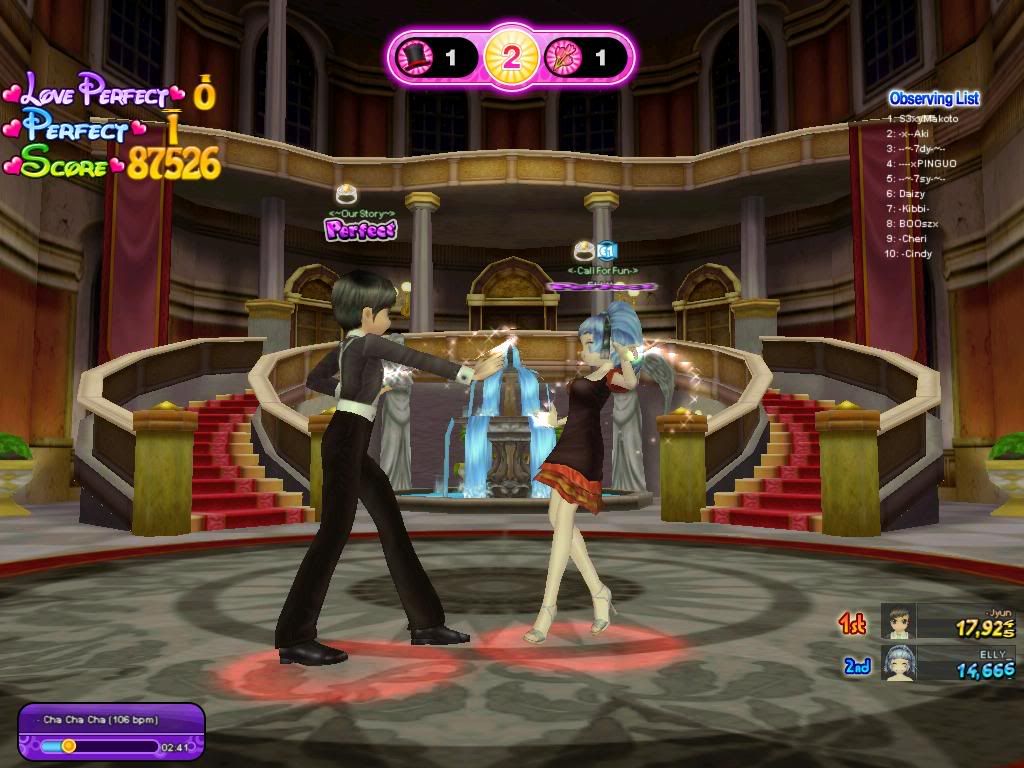Select observer Daizy in the list

point(912,193)
